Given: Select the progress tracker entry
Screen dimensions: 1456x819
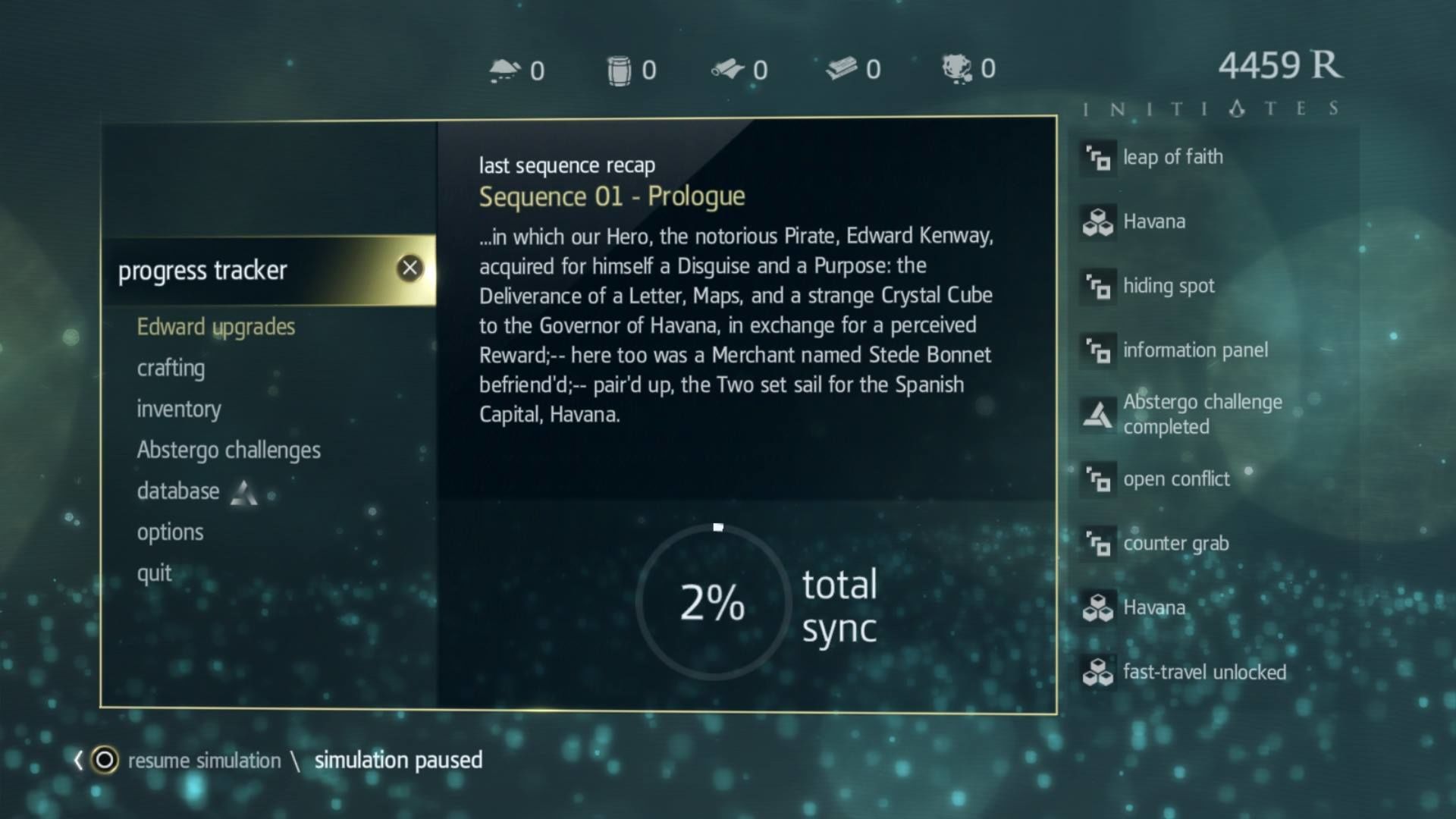Looking at the screenshot, I should tap(202, 271).
